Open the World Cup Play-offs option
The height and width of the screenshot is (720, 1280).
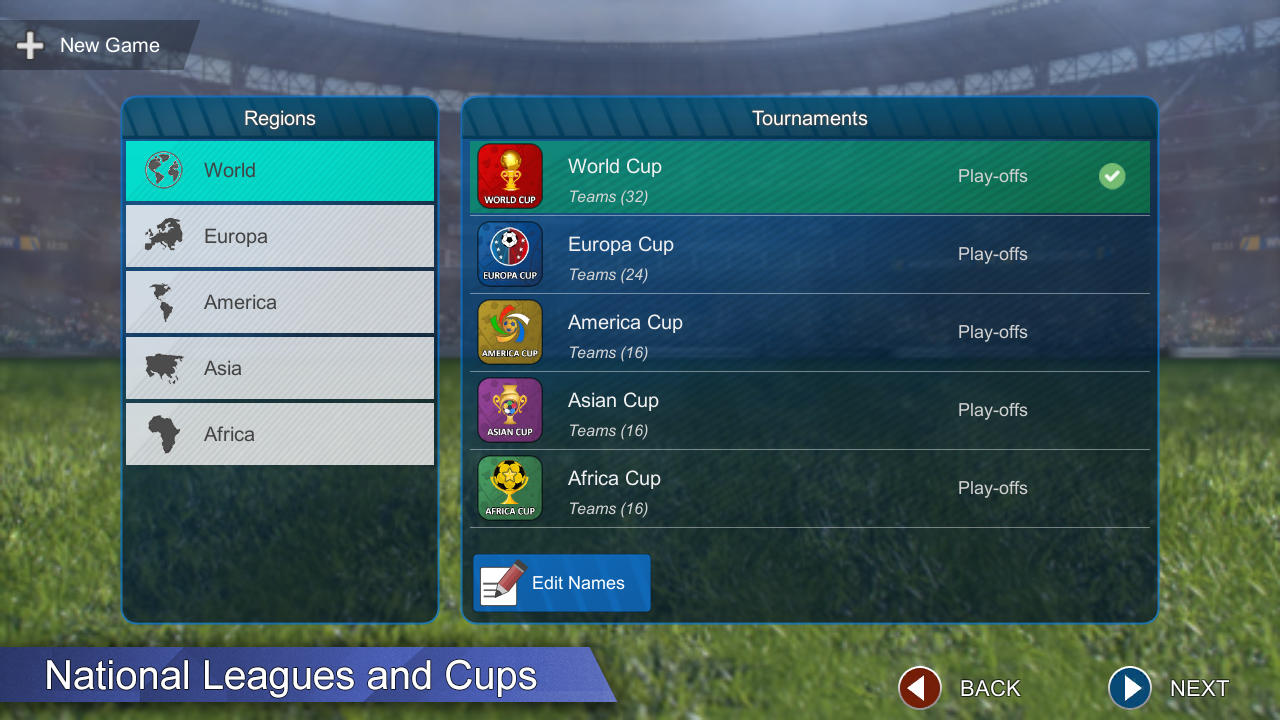tap(992, 176)
